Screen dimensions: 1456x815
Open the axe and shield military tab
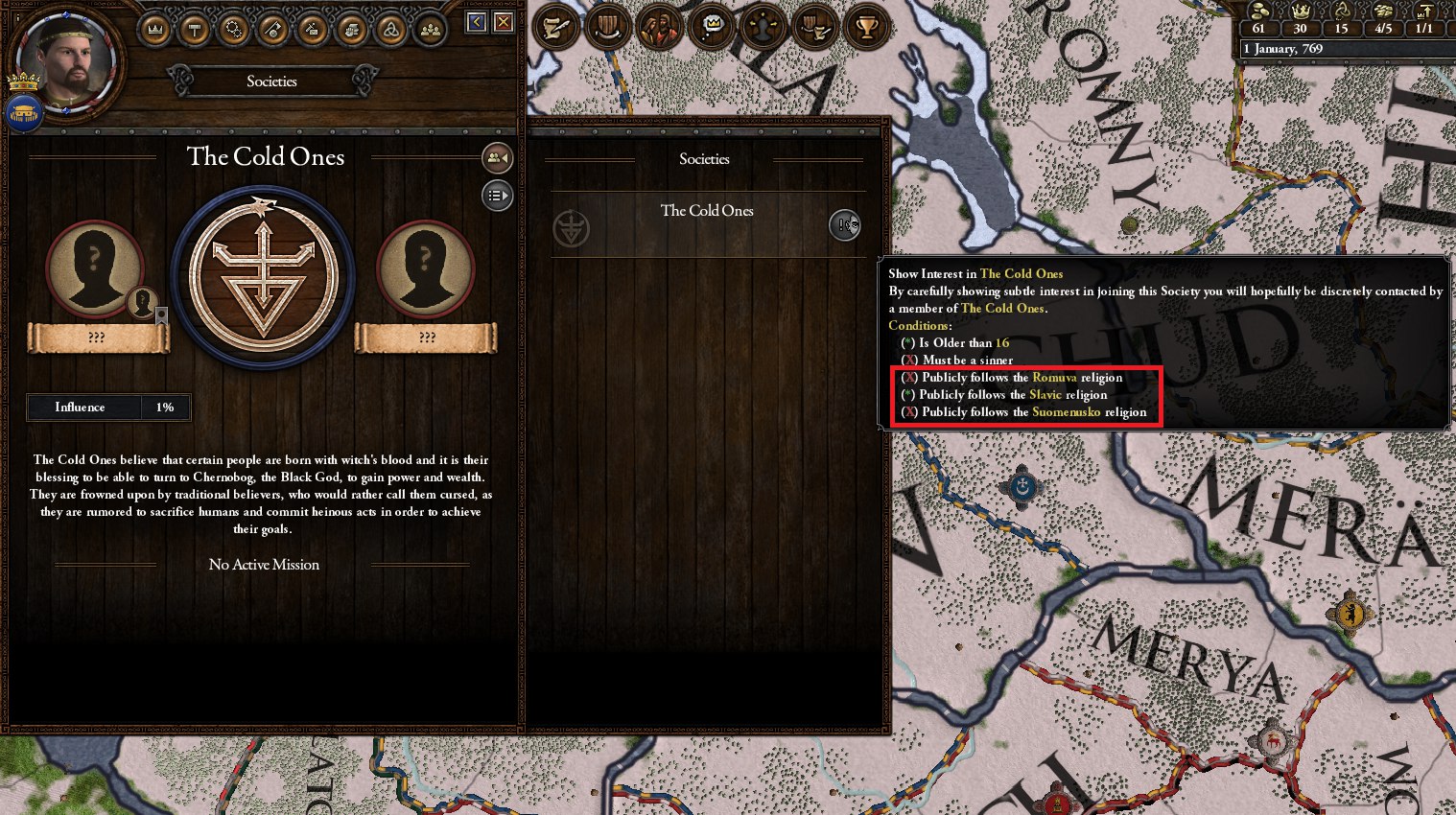(x=273, y=31)
